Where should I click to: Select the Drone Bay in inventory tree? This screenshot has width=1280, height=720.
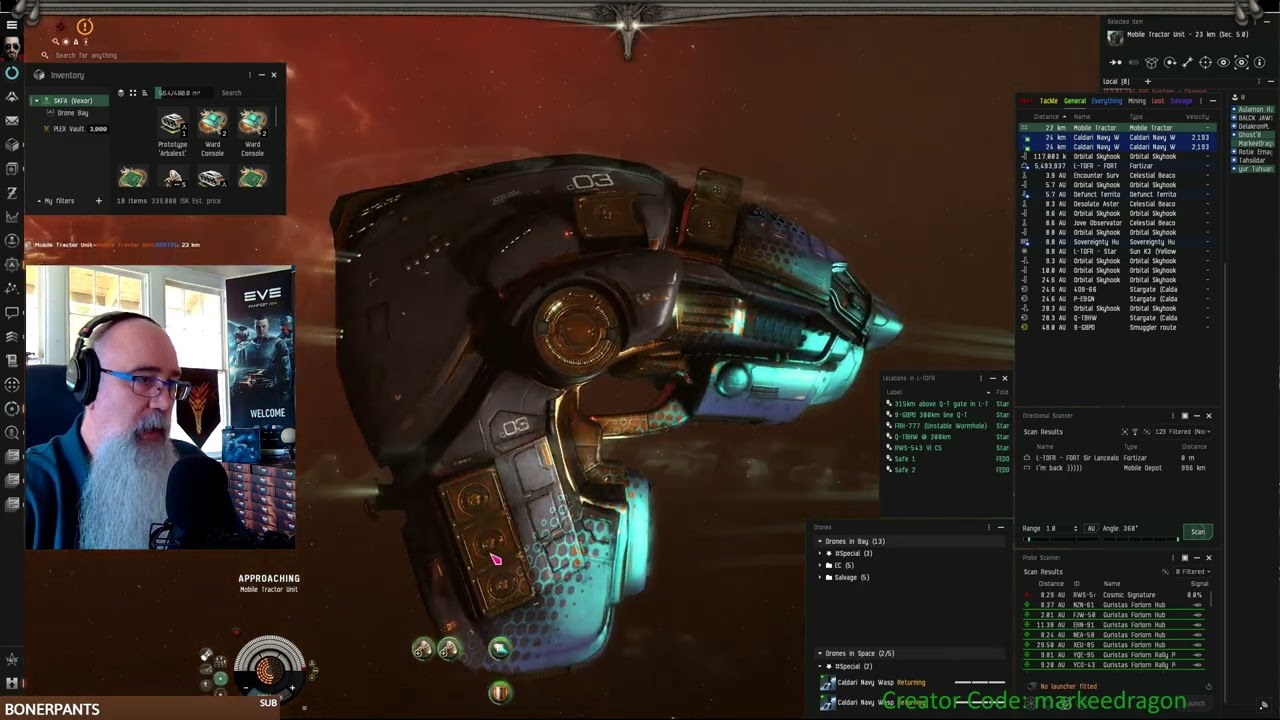(x=73, y=113)
